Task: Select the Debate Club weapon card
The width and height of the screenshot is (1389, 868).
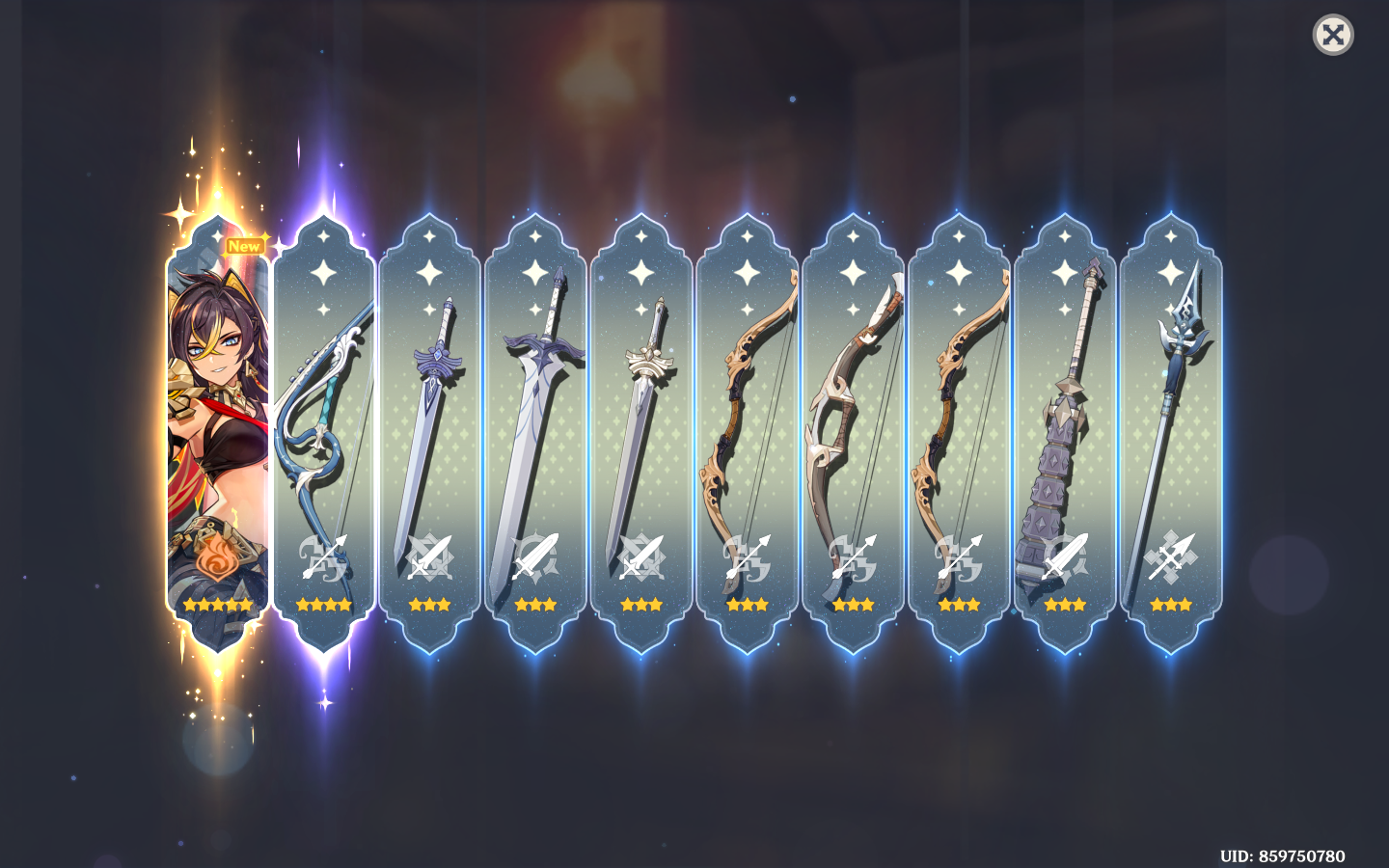Action: click(1066, 424)
